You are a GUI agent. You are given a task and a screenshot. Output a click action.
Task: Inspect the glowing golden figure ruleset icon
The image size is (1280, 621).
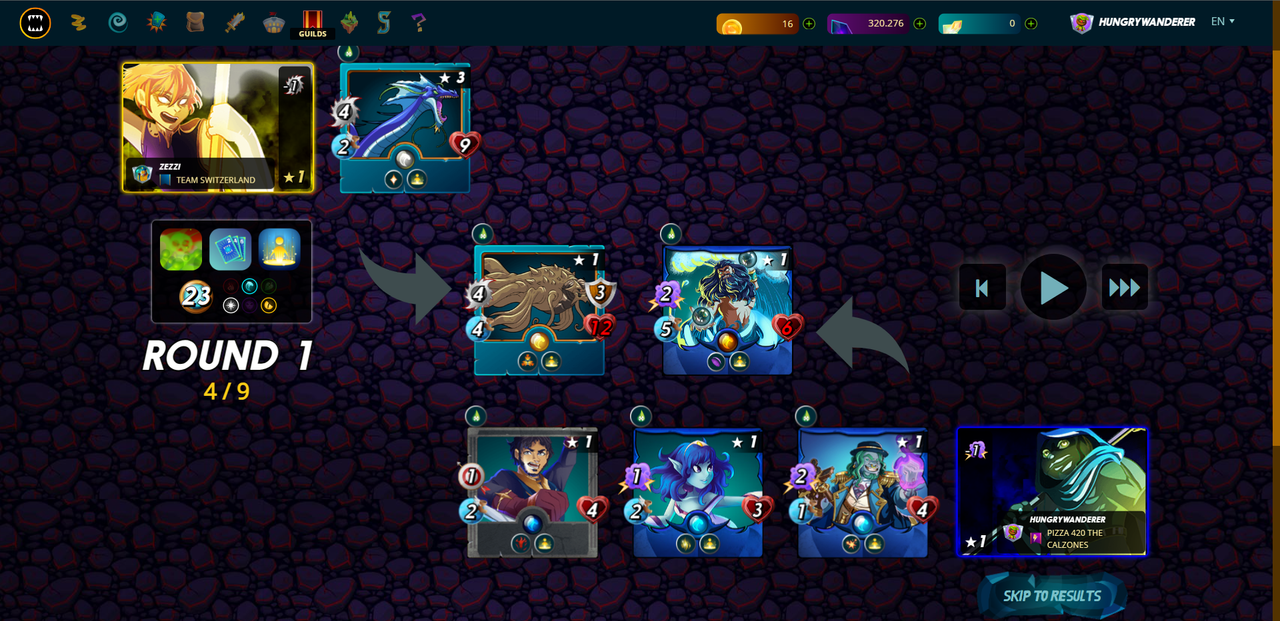tap(280, 249)
